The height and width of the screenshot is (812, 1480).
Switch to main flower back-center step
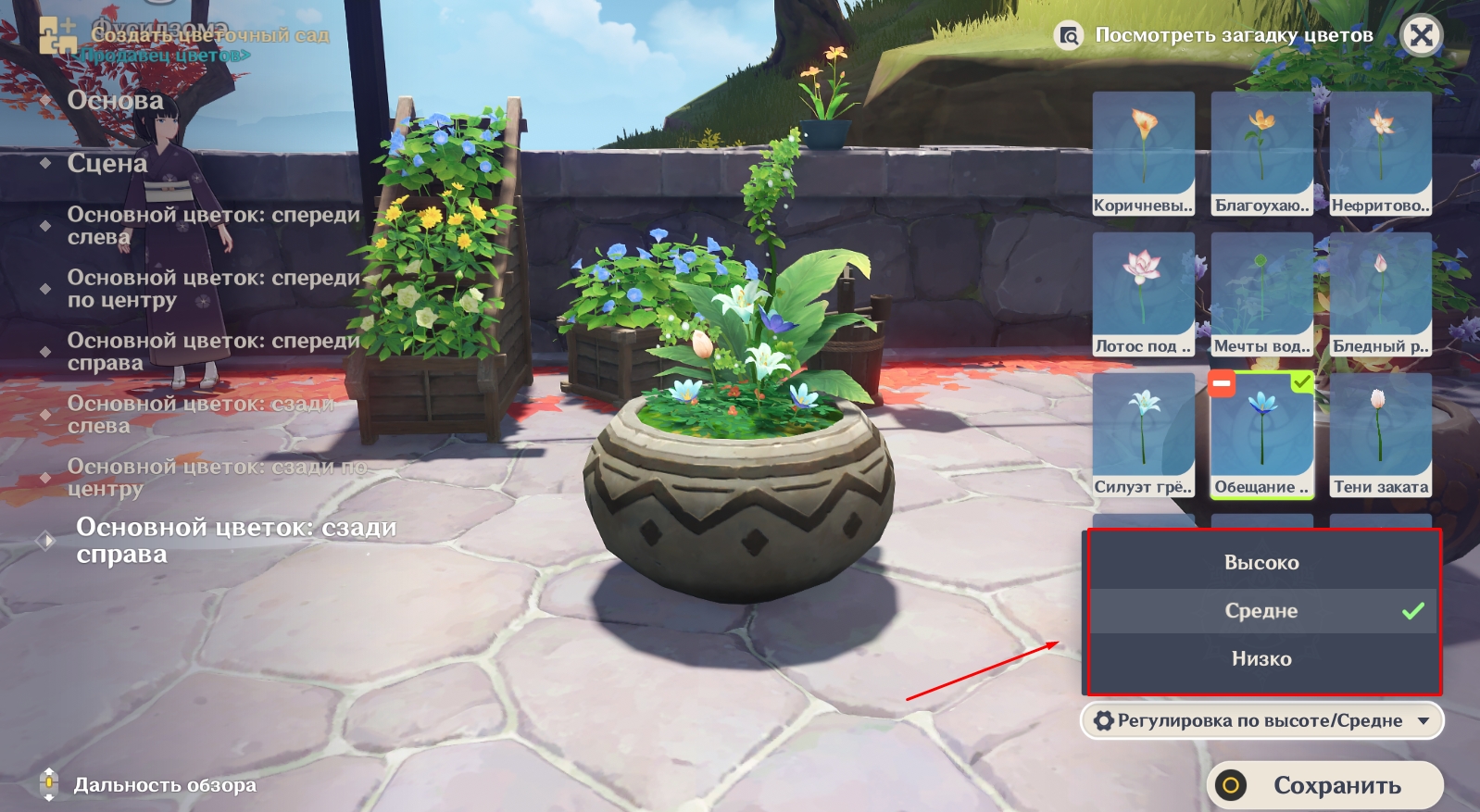tap(217, 478)
